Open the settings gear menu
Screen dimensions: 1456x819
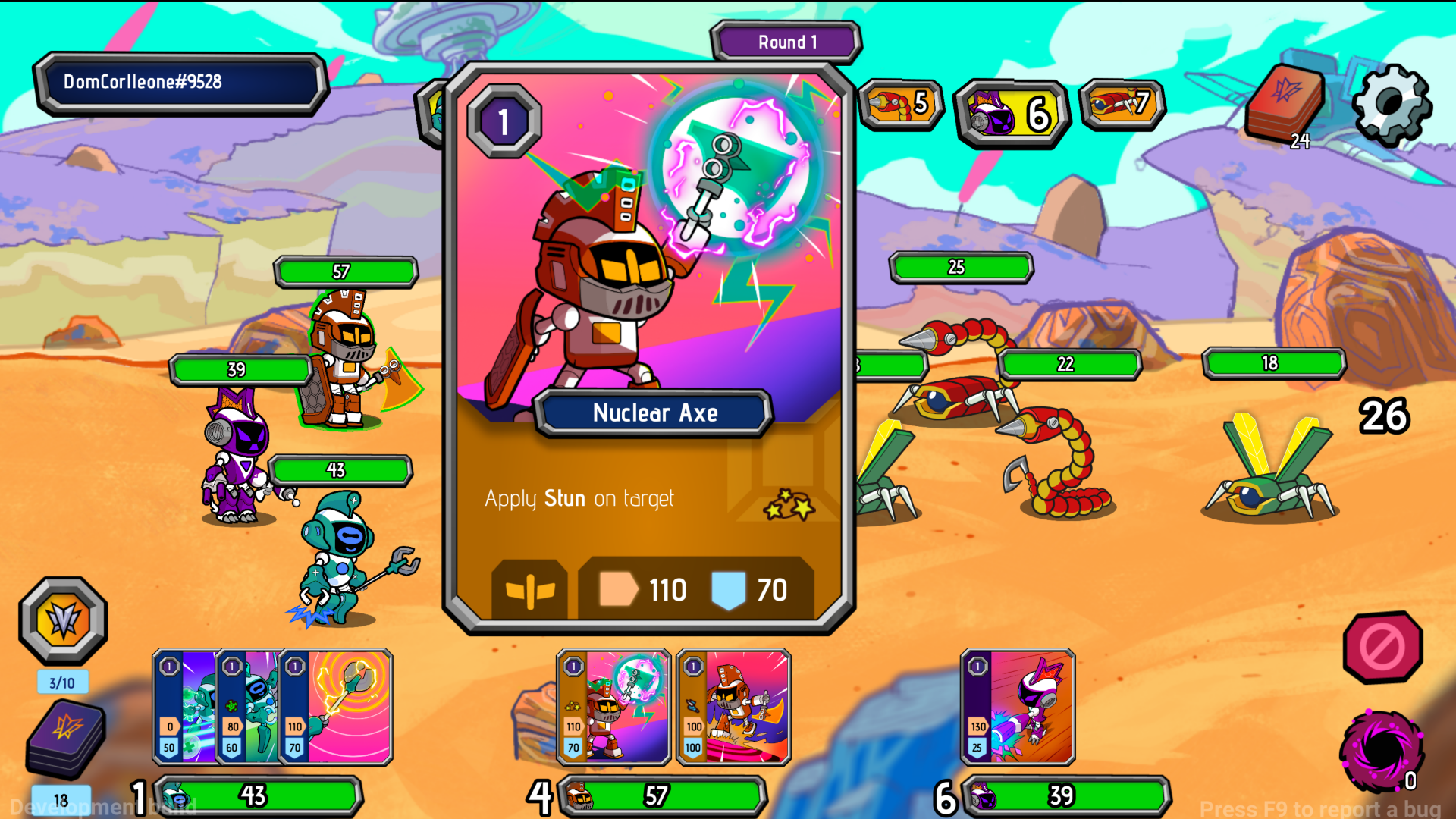click(1392, 105)
